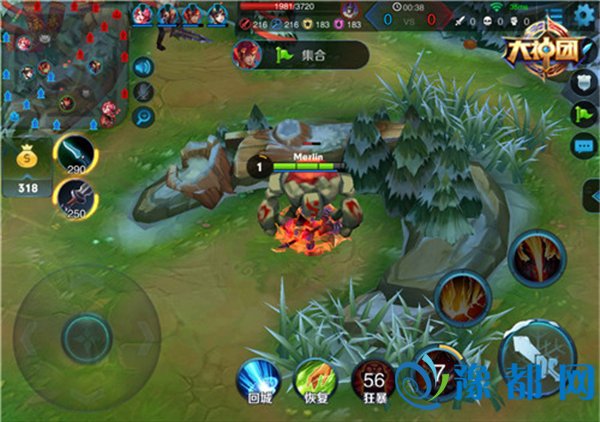Tap the virtual movement joystick

(85, 331)
